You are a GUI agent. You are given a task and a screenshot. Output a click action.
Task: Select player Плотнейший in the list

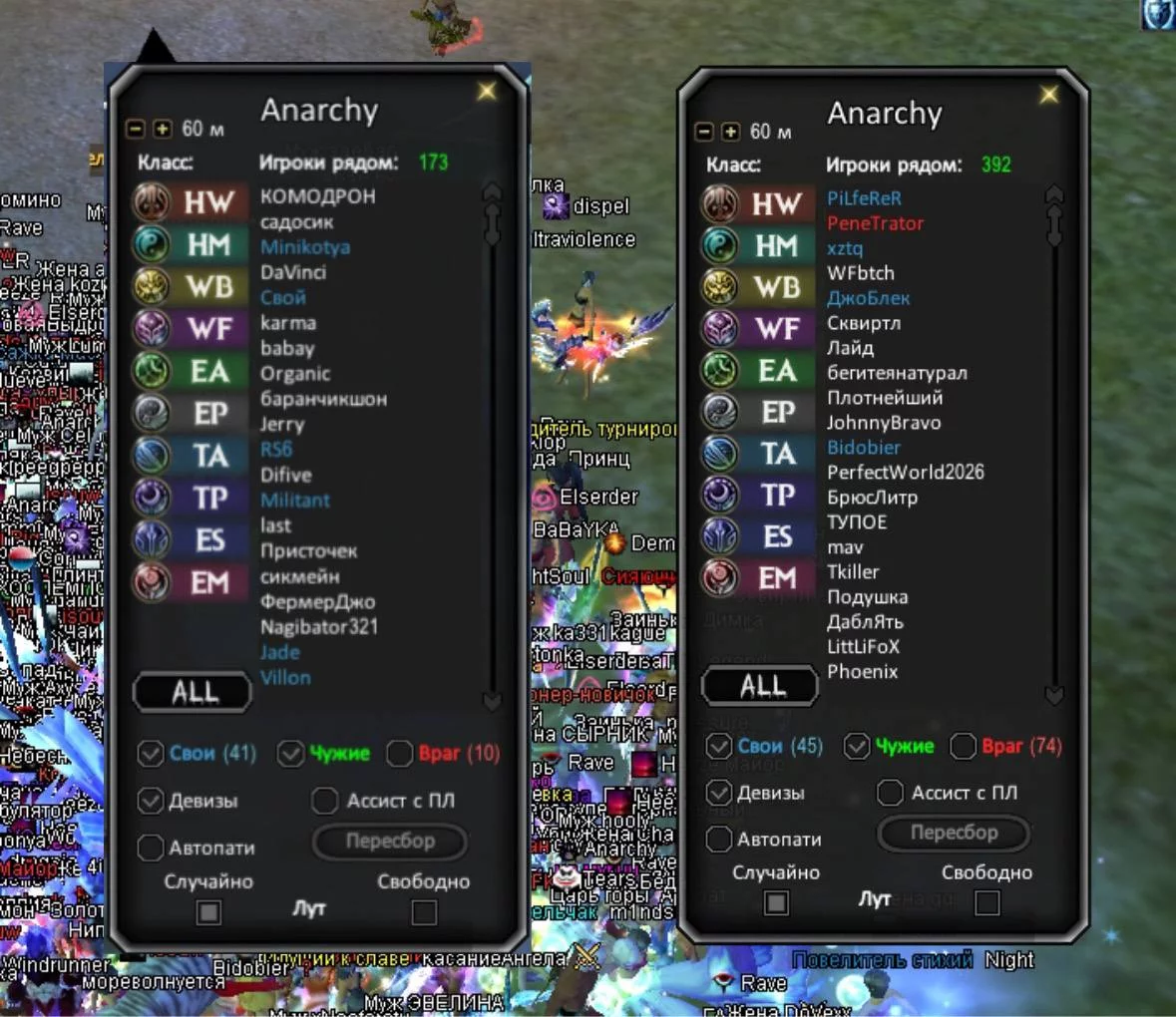[x=884, y=398]
